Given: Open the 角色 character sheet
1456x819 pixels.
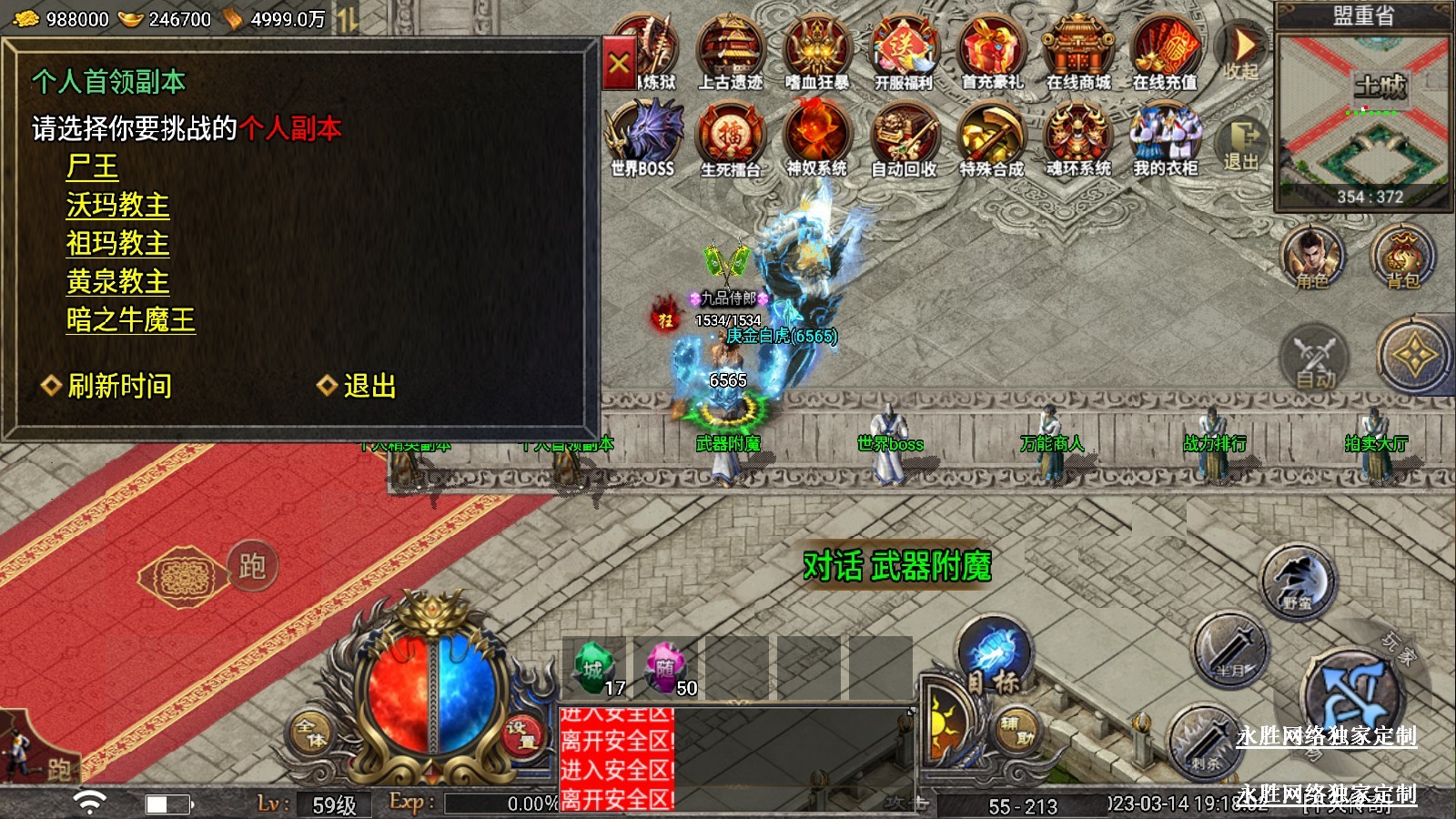Looking at the screenshot, I should point(1311,258).
